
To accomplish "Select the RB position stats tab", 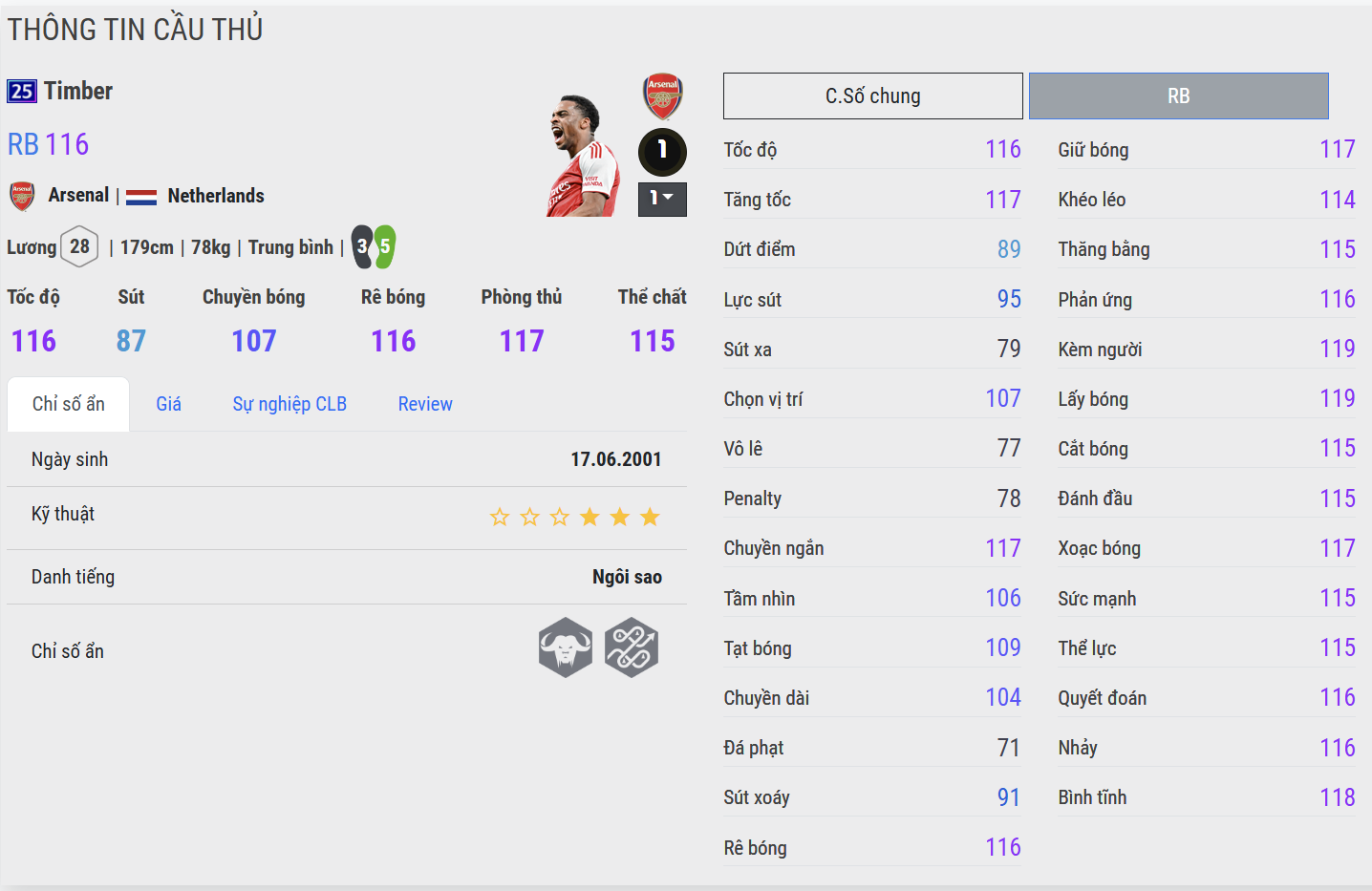I will pos(1178,96).
